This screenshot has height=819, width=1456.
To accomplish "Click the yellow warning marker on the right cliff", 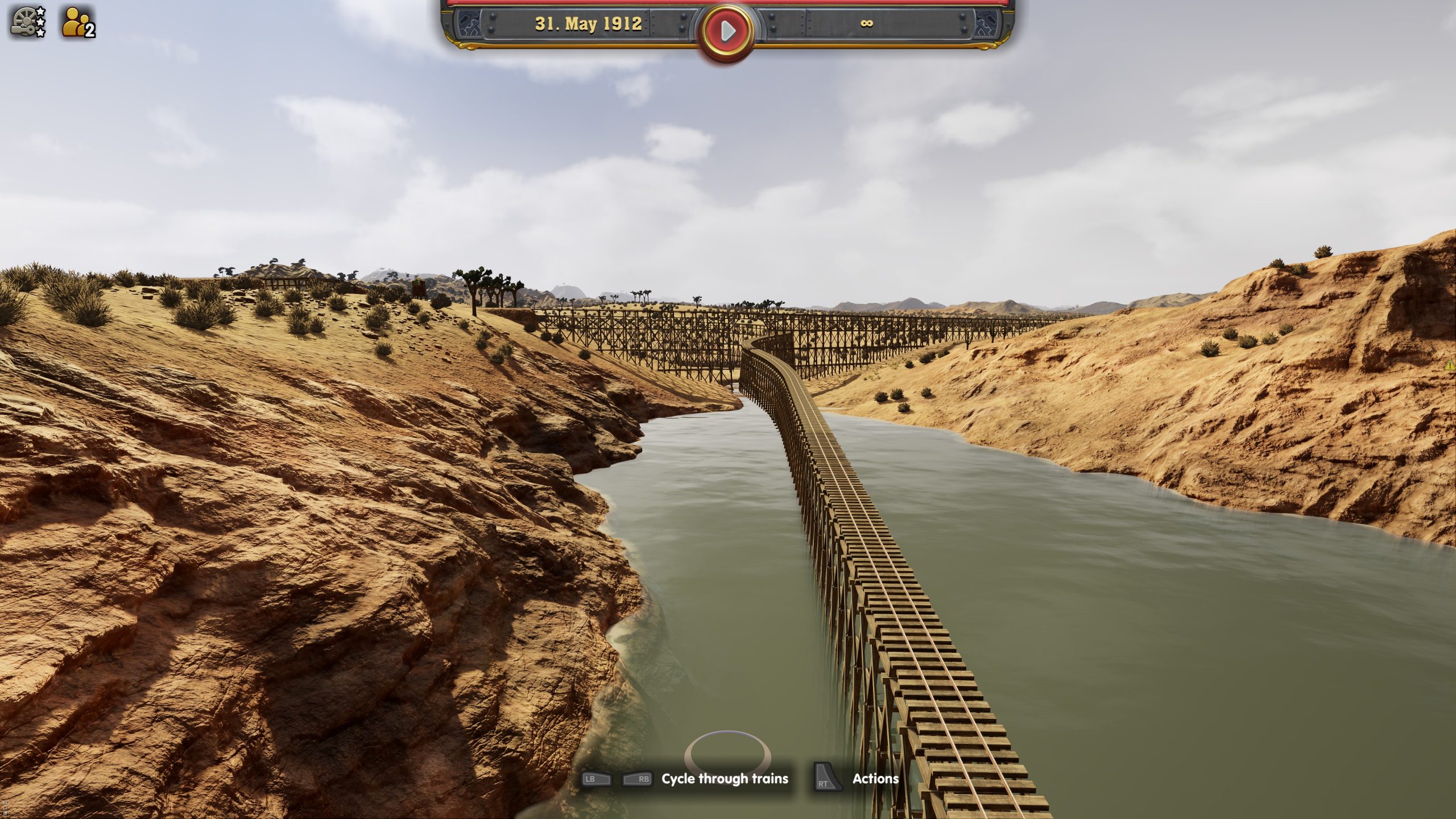I will [x=1450, y=365].
